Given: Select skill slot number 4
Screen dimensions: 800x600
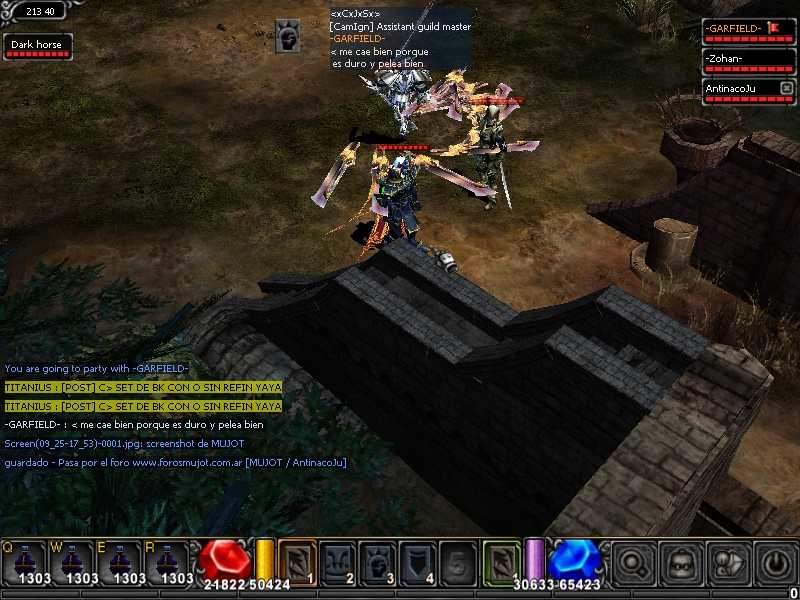Looking at the screenshot, I should [x=420, y=561].
